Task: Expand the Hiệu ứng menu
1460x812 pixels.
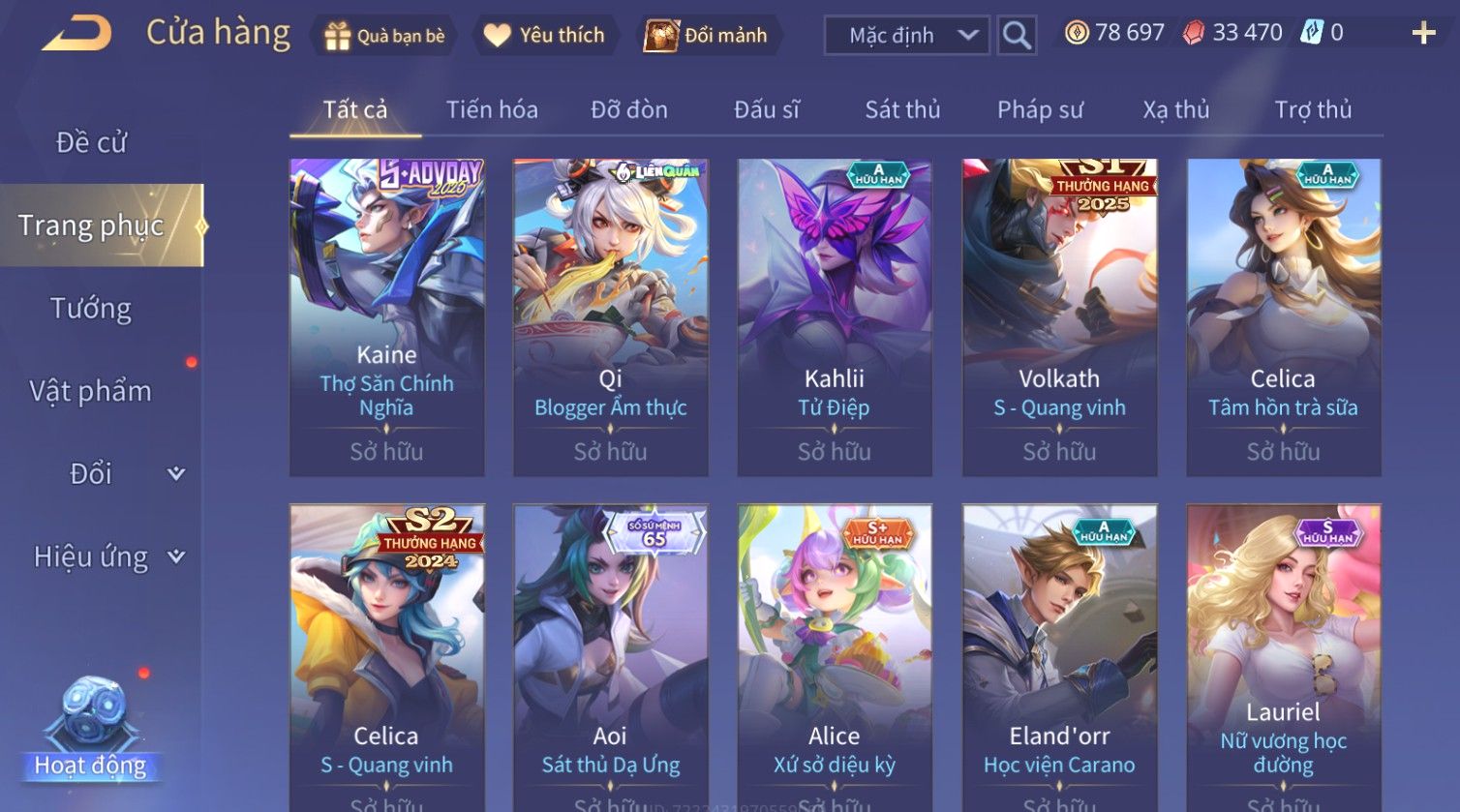Action: [x=106, y=556]
